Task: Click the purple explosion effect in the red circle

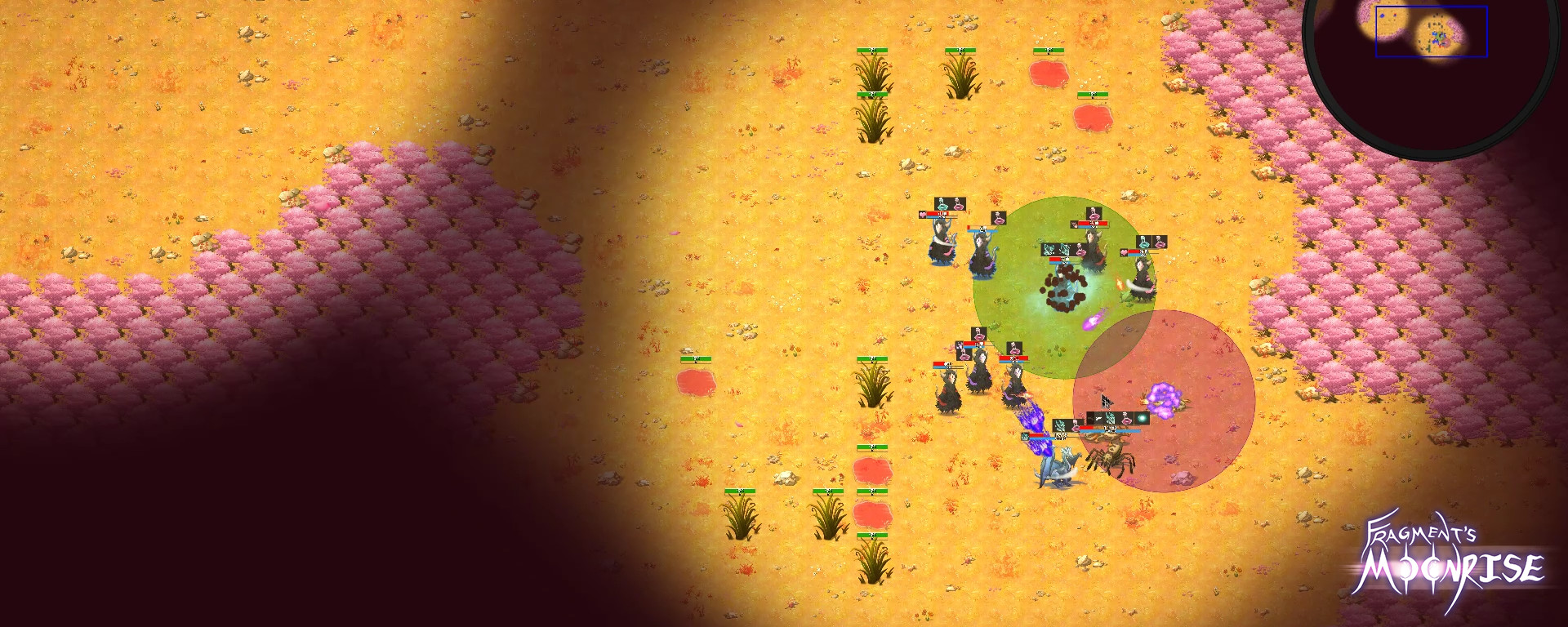Action: 1162,399
